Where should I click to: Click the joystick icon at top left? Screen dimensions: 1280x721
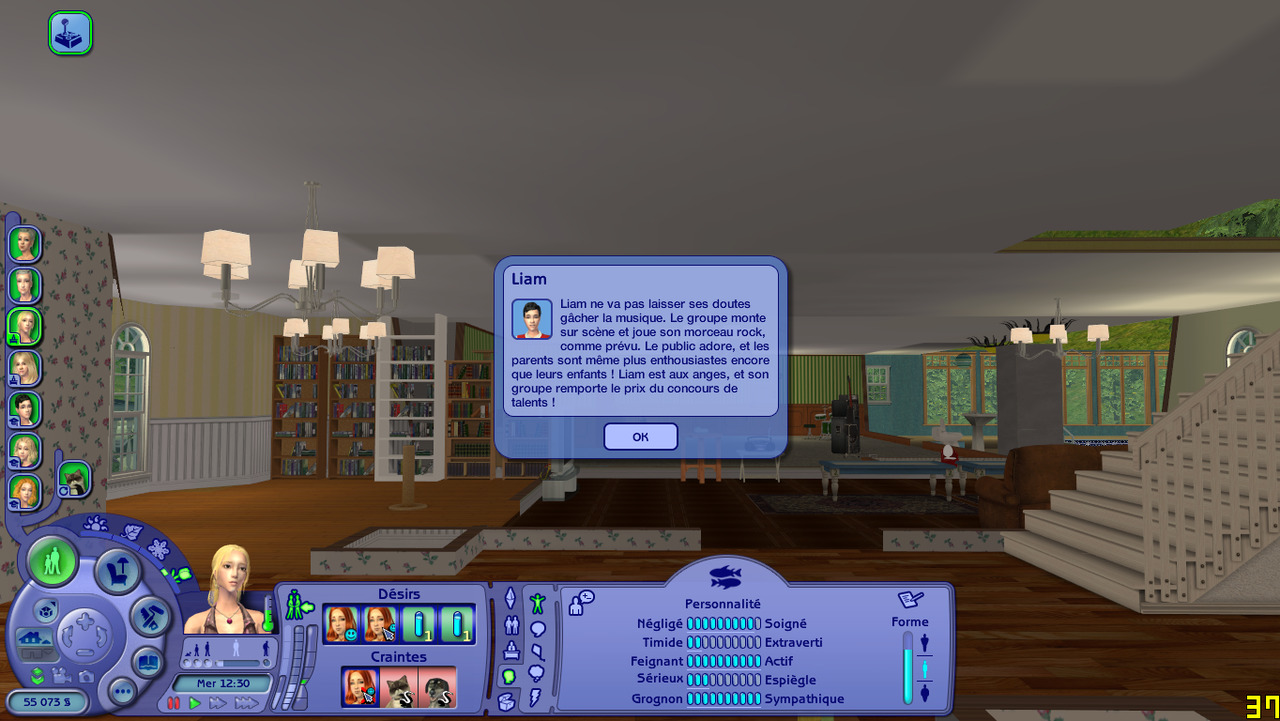70,33
